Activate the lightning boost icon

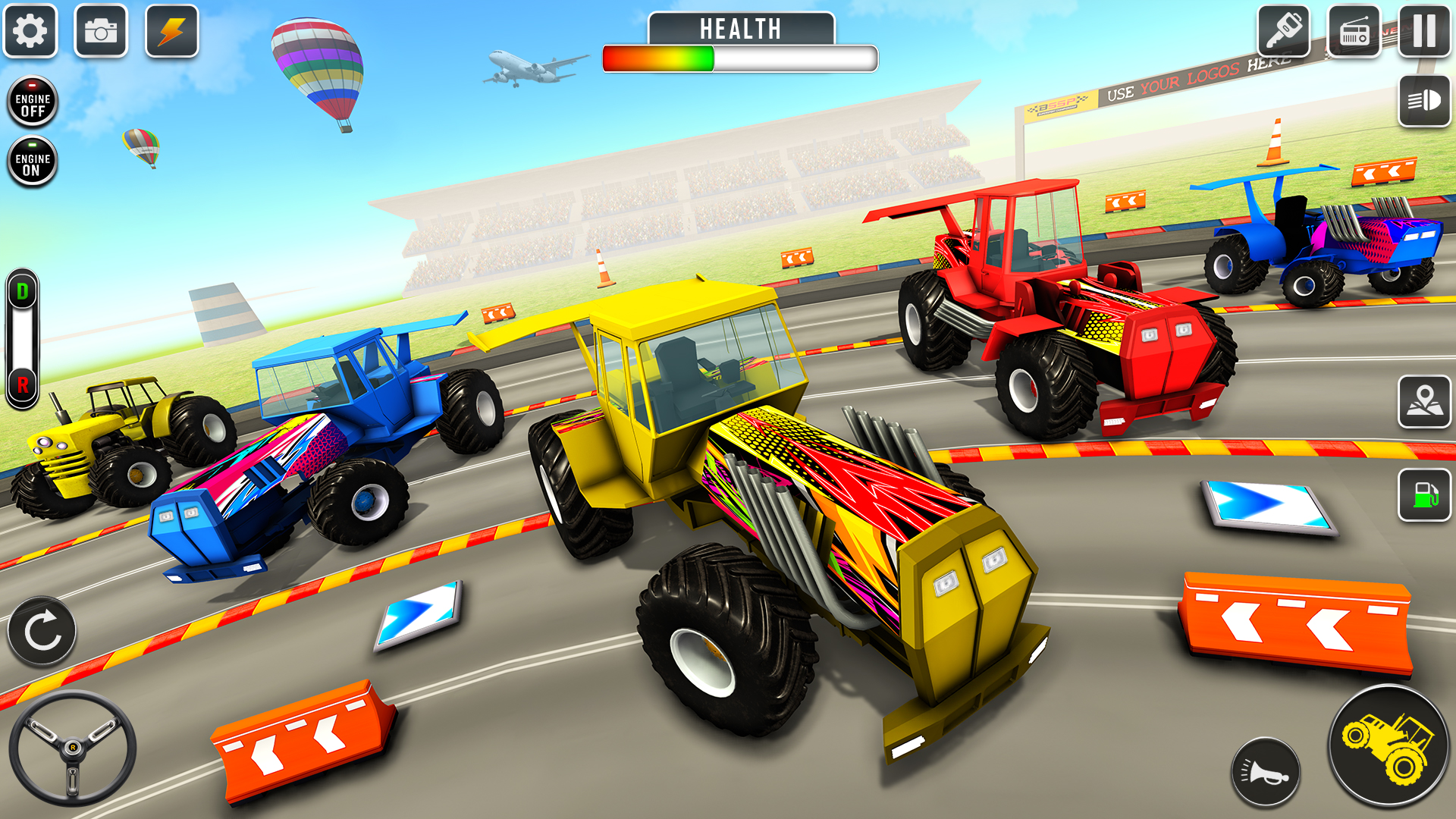click(172, 32)
